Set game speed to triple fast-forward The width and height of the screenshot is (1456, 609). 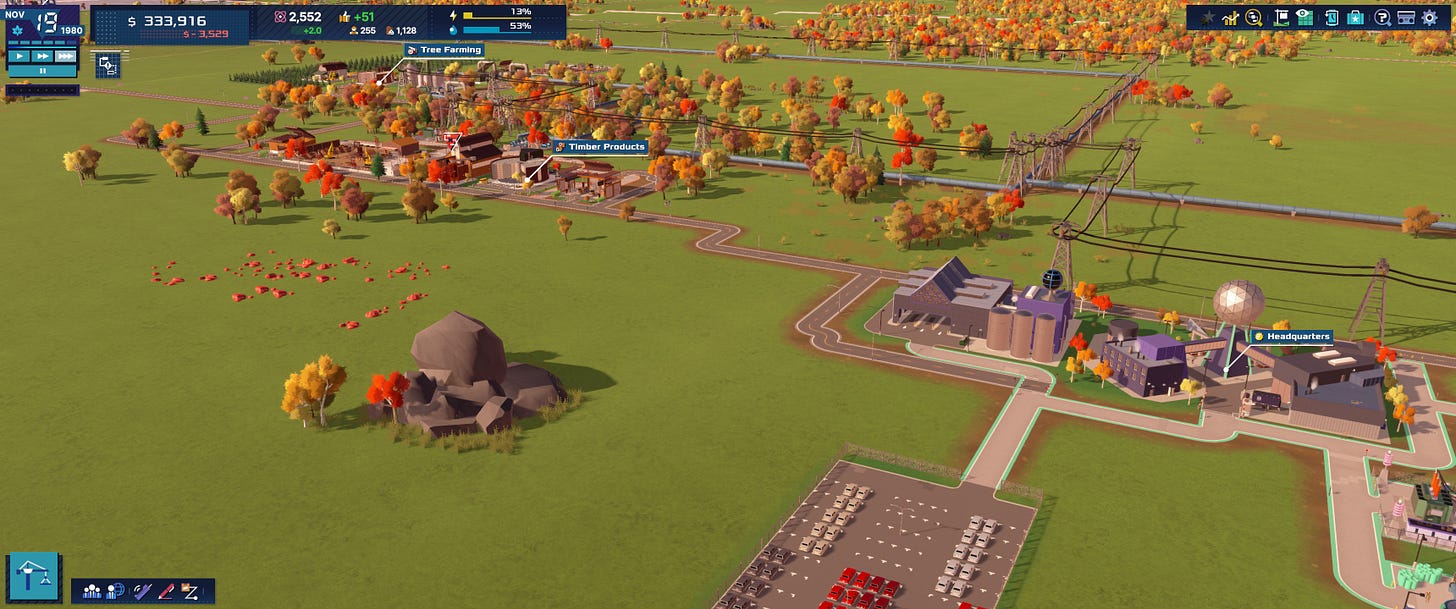65,56
